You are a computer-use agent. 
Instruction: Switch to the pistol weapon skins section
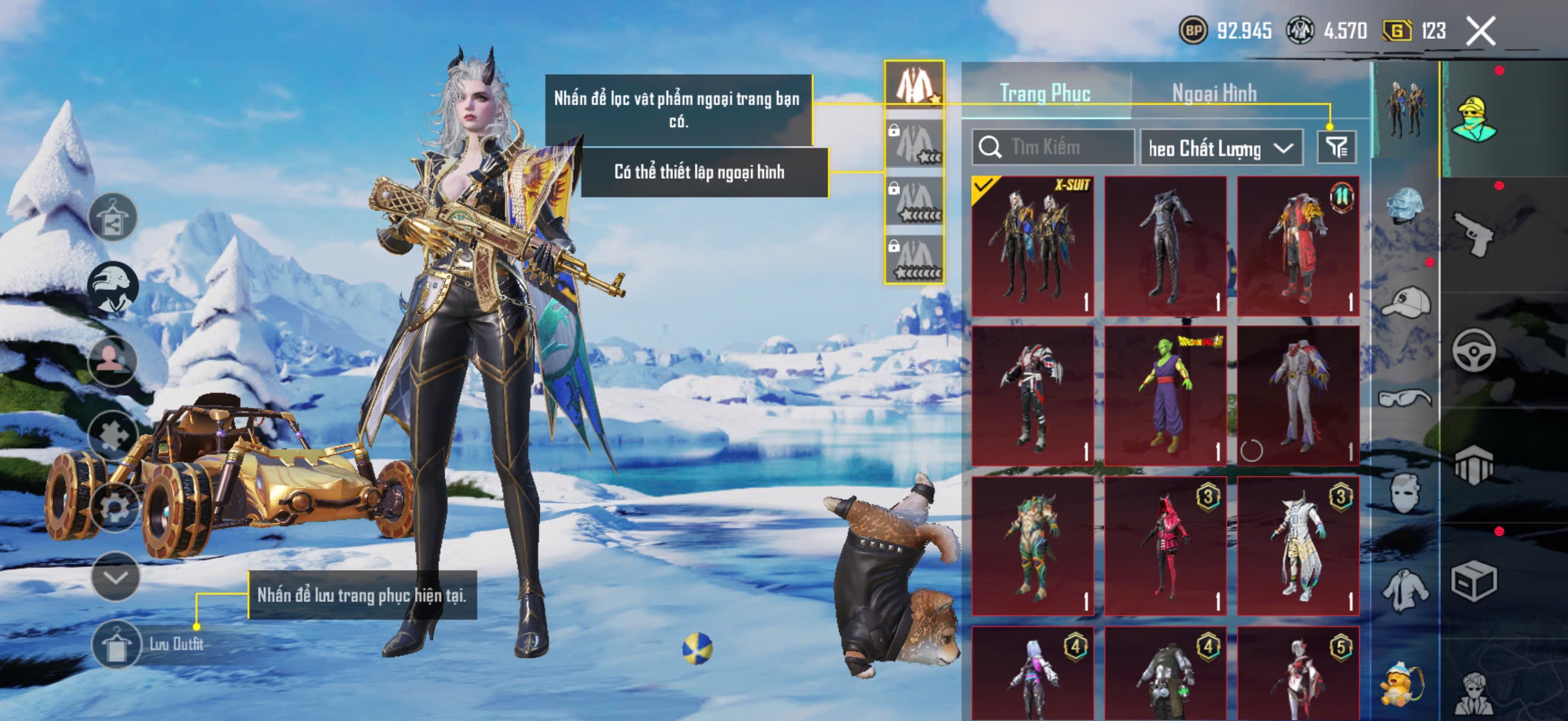(1473, 234)
